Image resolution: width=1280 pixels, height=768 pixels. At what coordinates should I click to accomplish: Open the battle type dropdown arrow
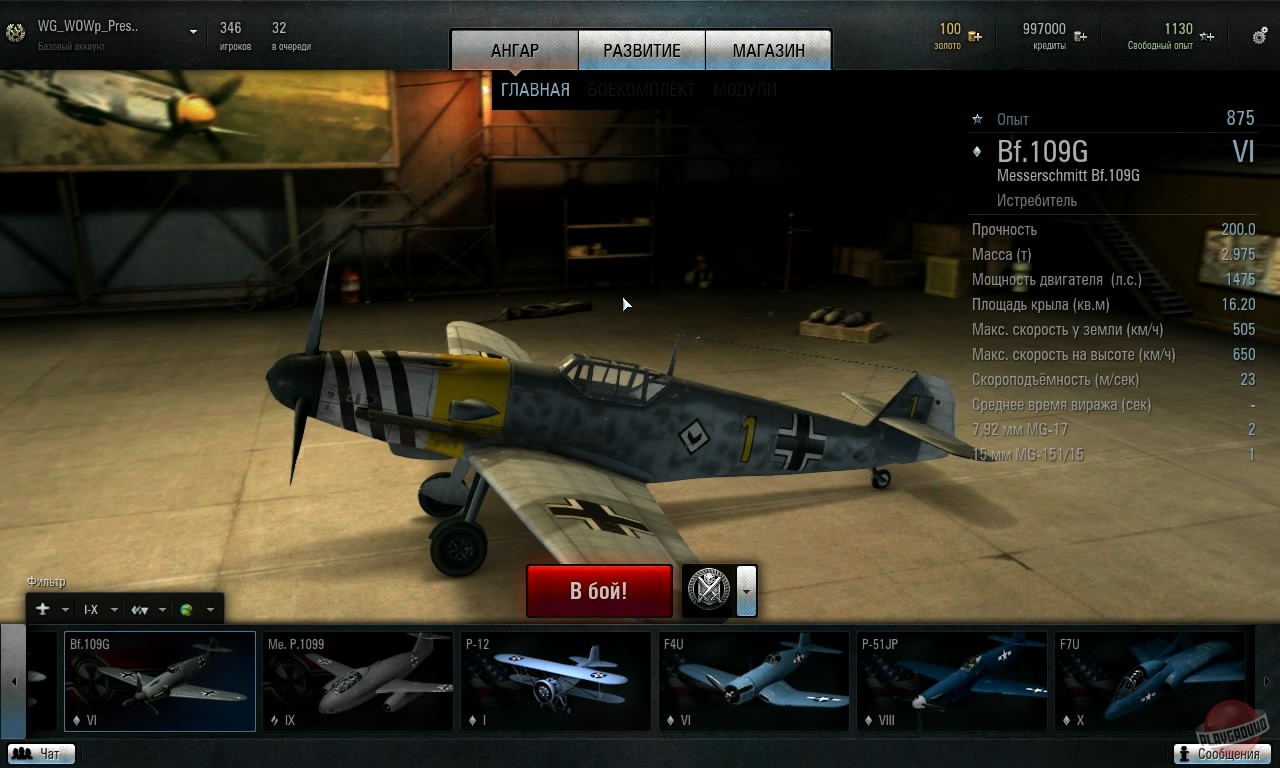pyautogui.click(x=747, y=591)
